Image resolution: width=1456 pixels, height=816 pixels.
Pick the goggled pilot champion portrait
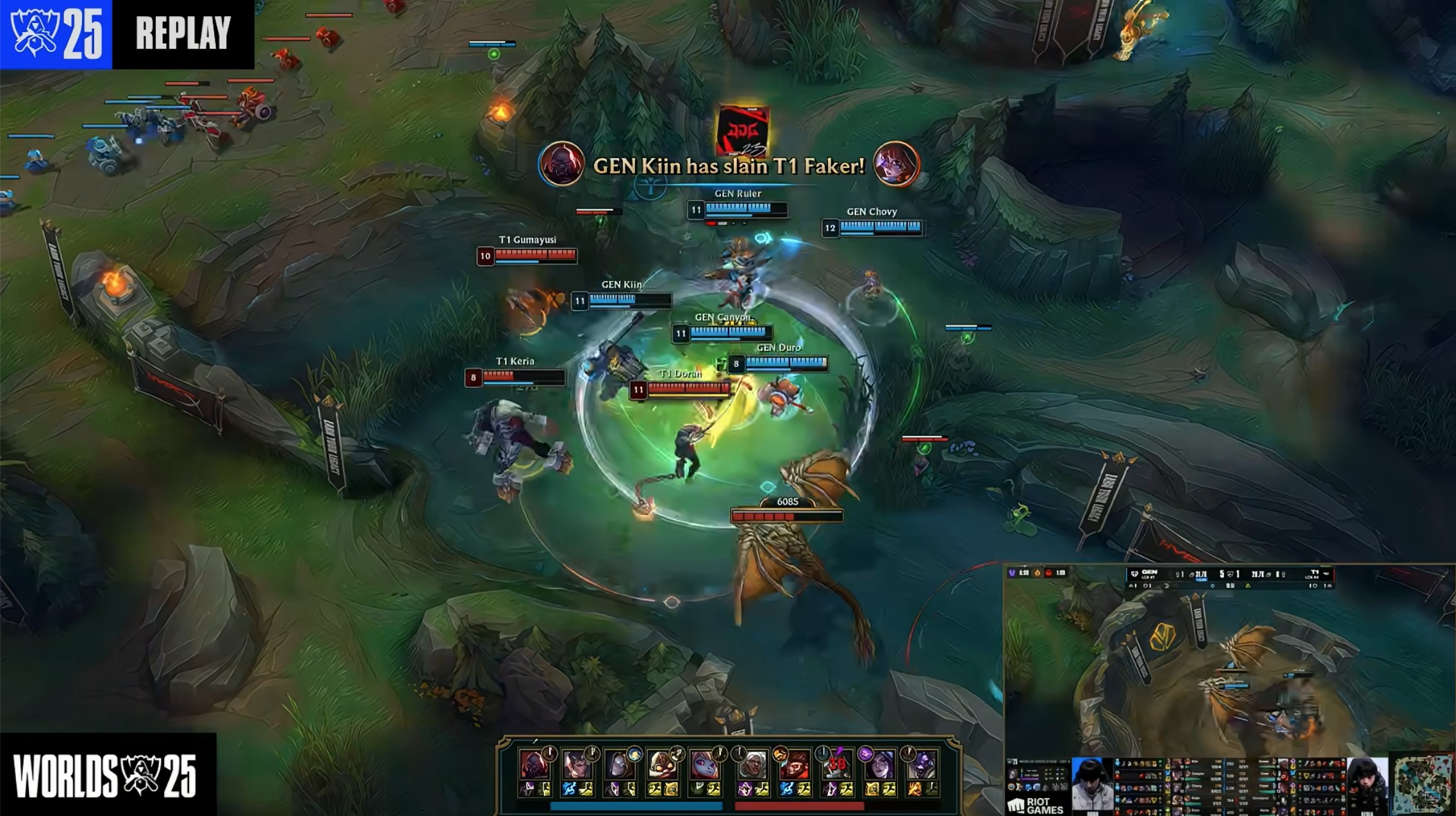coord(661,765)
